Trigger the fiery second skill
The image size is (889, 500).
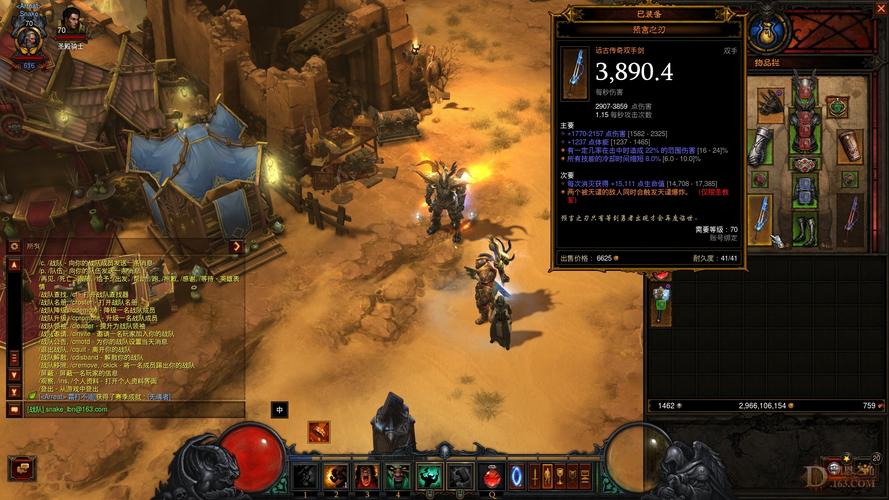336,476
